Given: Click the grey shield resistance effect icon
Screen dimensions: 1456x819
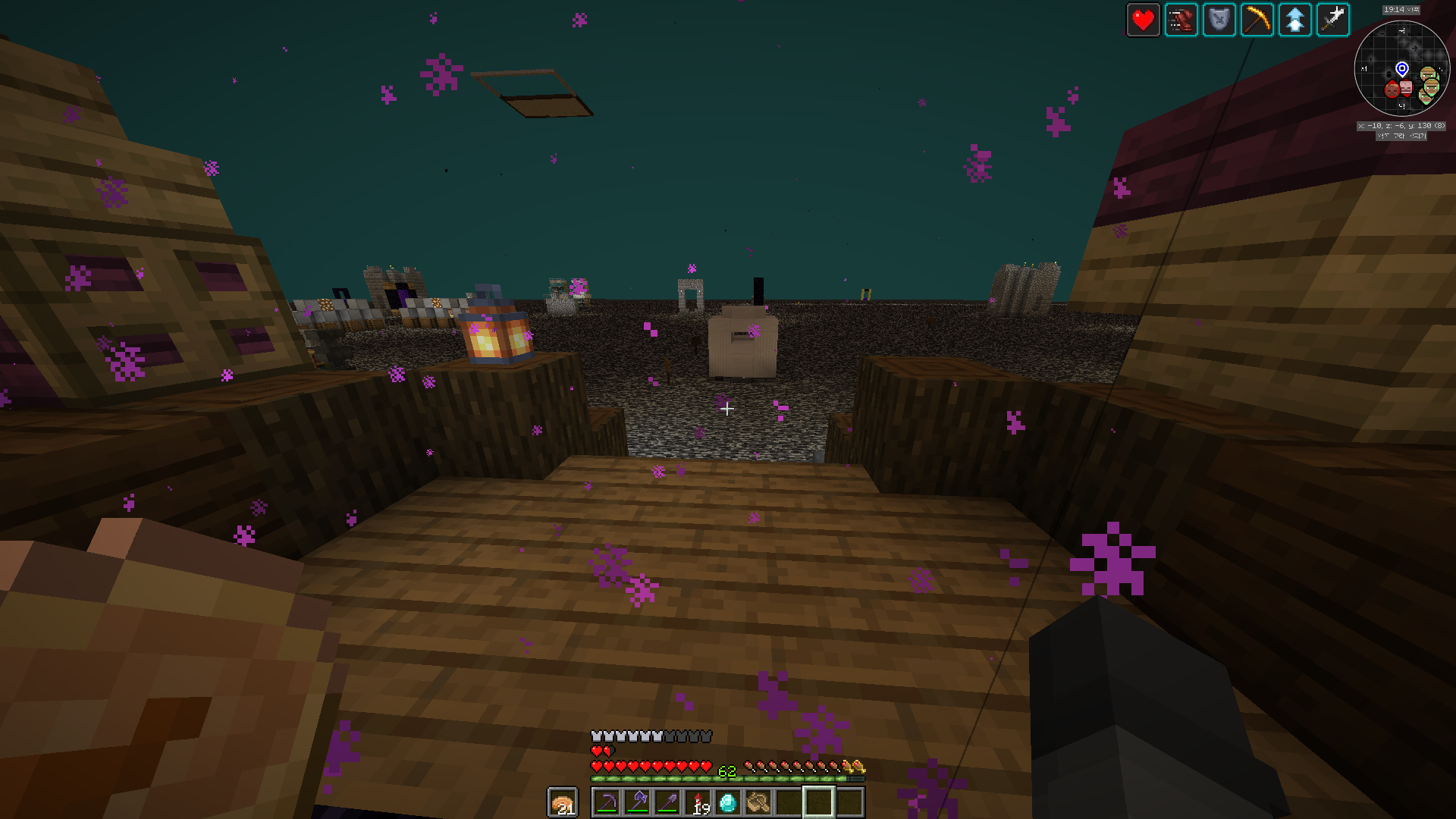Looking at the screenshot, I should point(1219,20).
